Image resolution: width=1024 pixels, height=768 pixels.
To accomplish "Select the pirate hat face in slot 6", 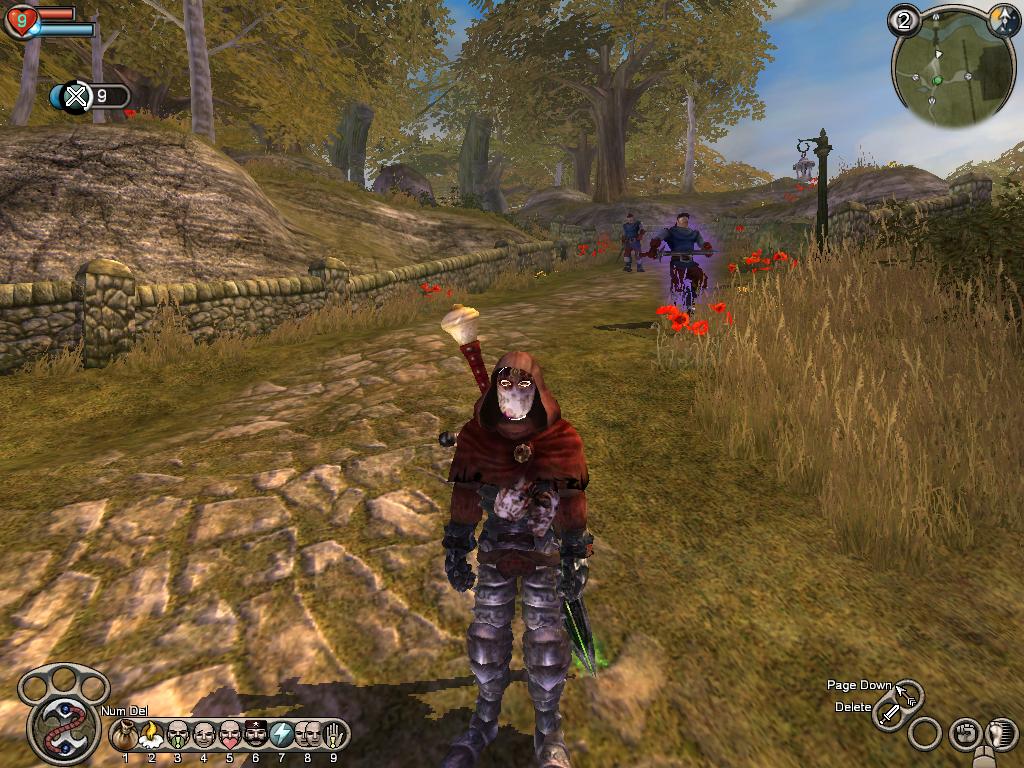I will click(x=256, y=736).
